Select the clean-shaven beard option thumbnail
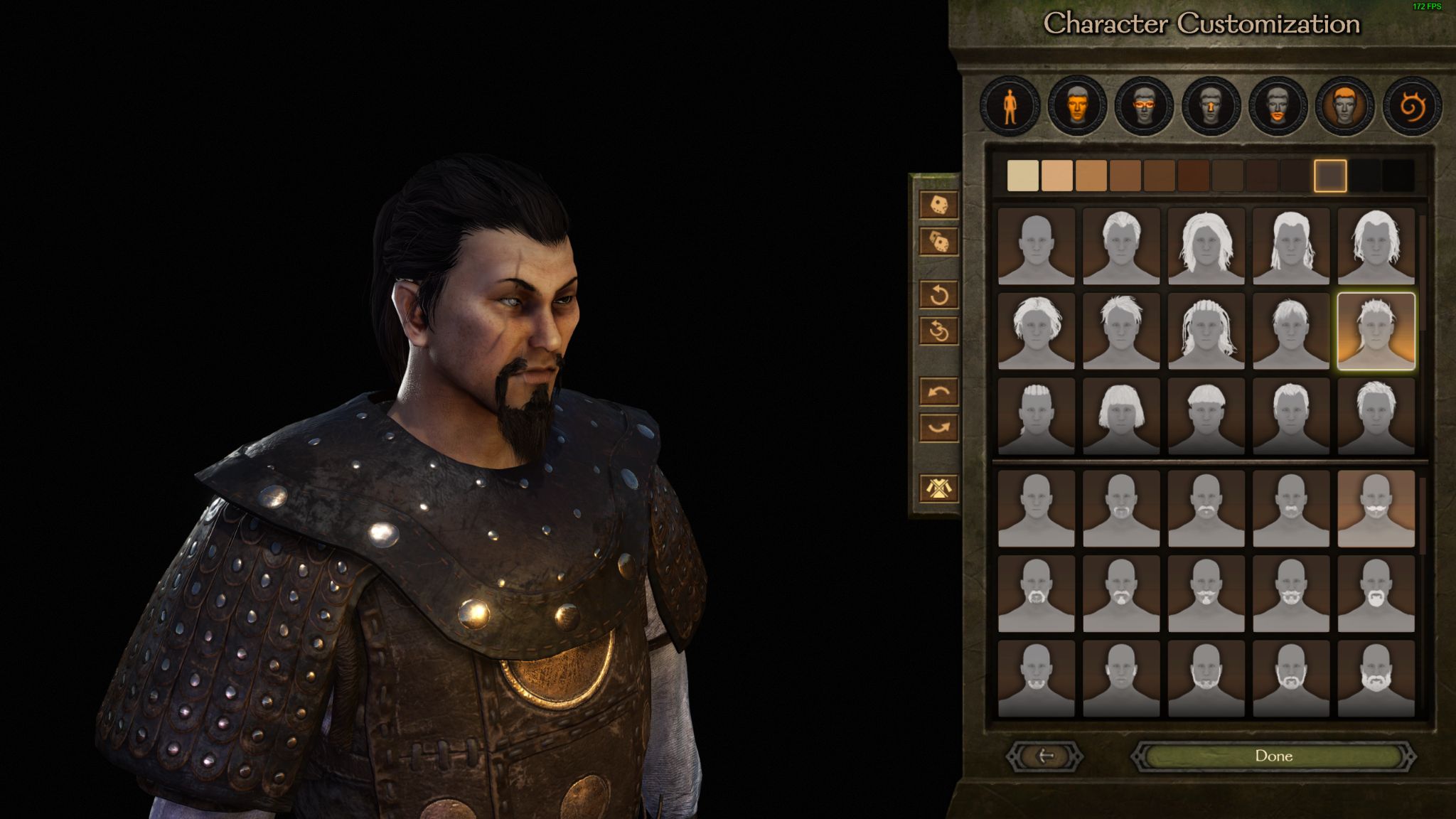 [1036, 508]
